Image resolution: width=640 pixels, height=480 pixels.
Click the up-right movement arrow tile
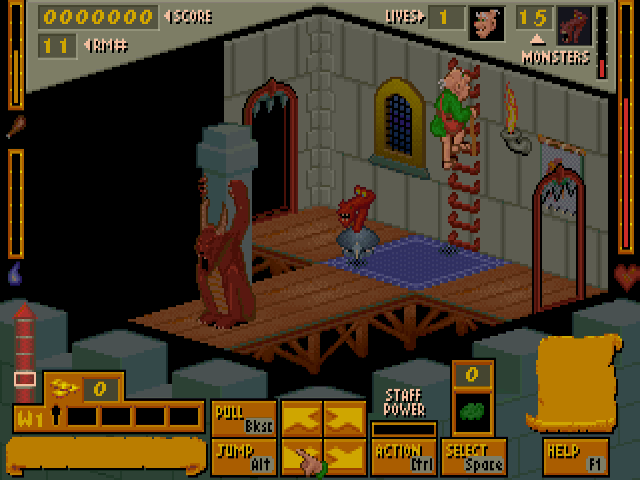[x=345, y=418]
